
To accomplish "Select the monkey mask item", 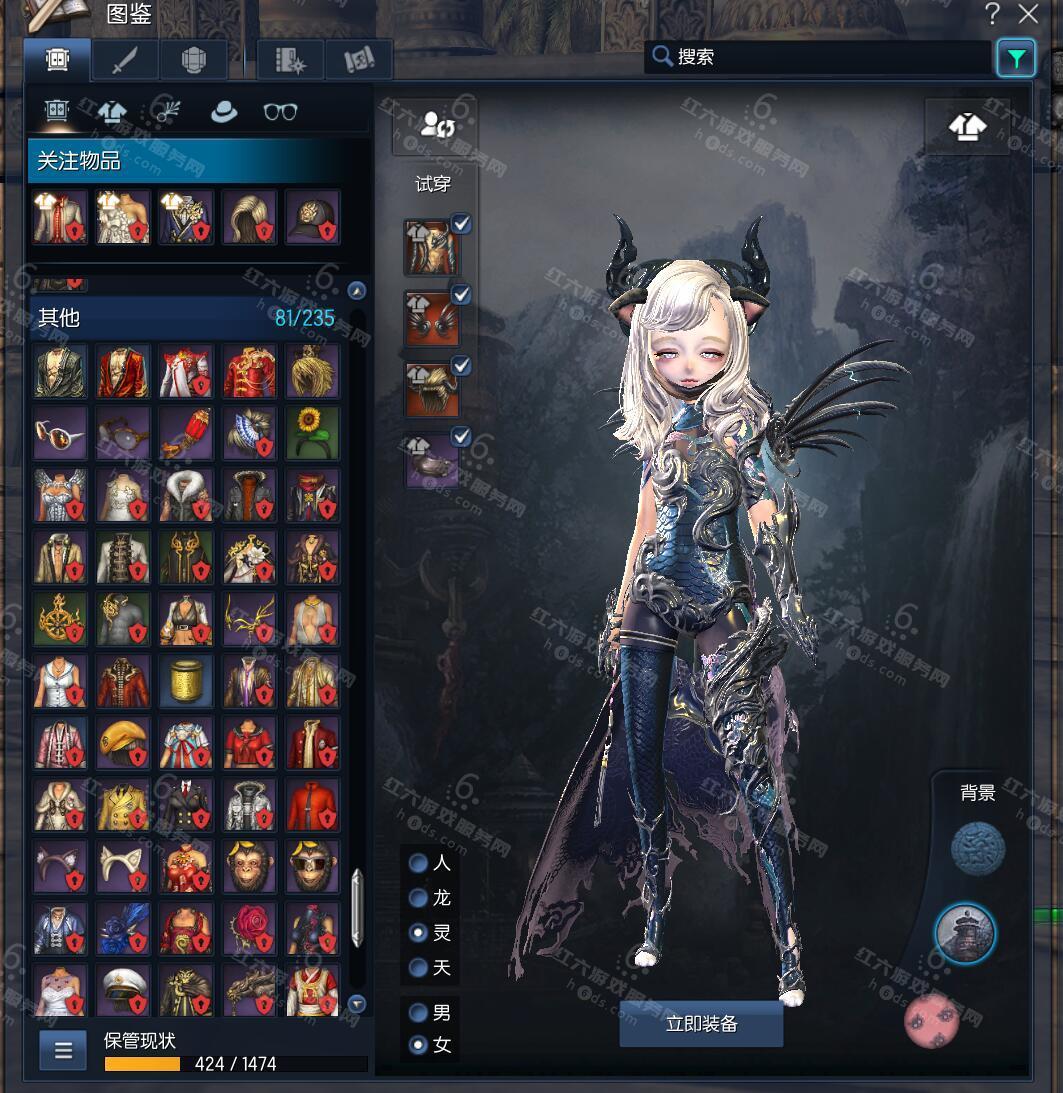I will [249, 866].
